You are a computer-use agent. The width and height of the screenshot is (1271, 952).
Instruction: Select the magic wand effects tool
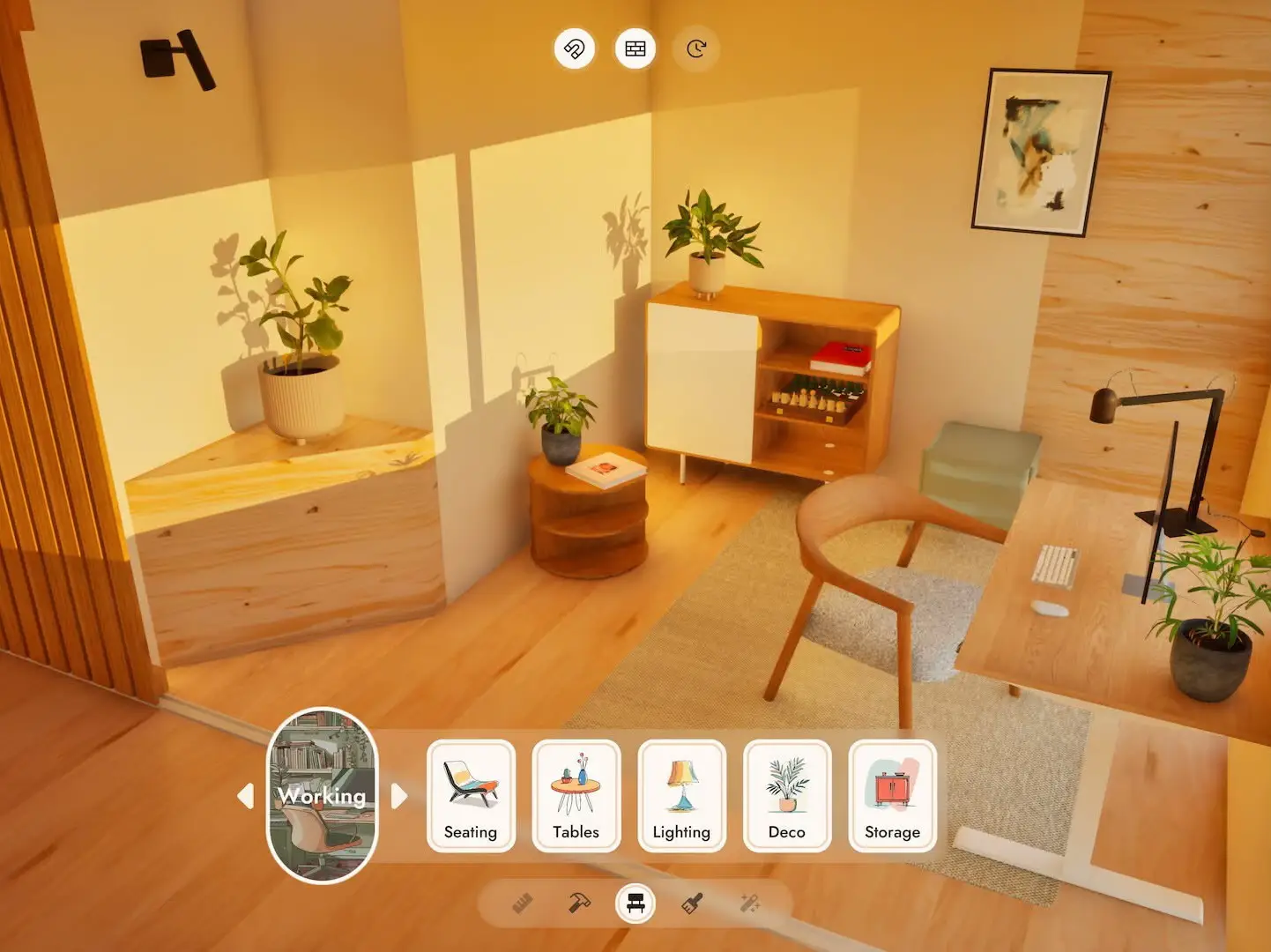tap(749, 903)
